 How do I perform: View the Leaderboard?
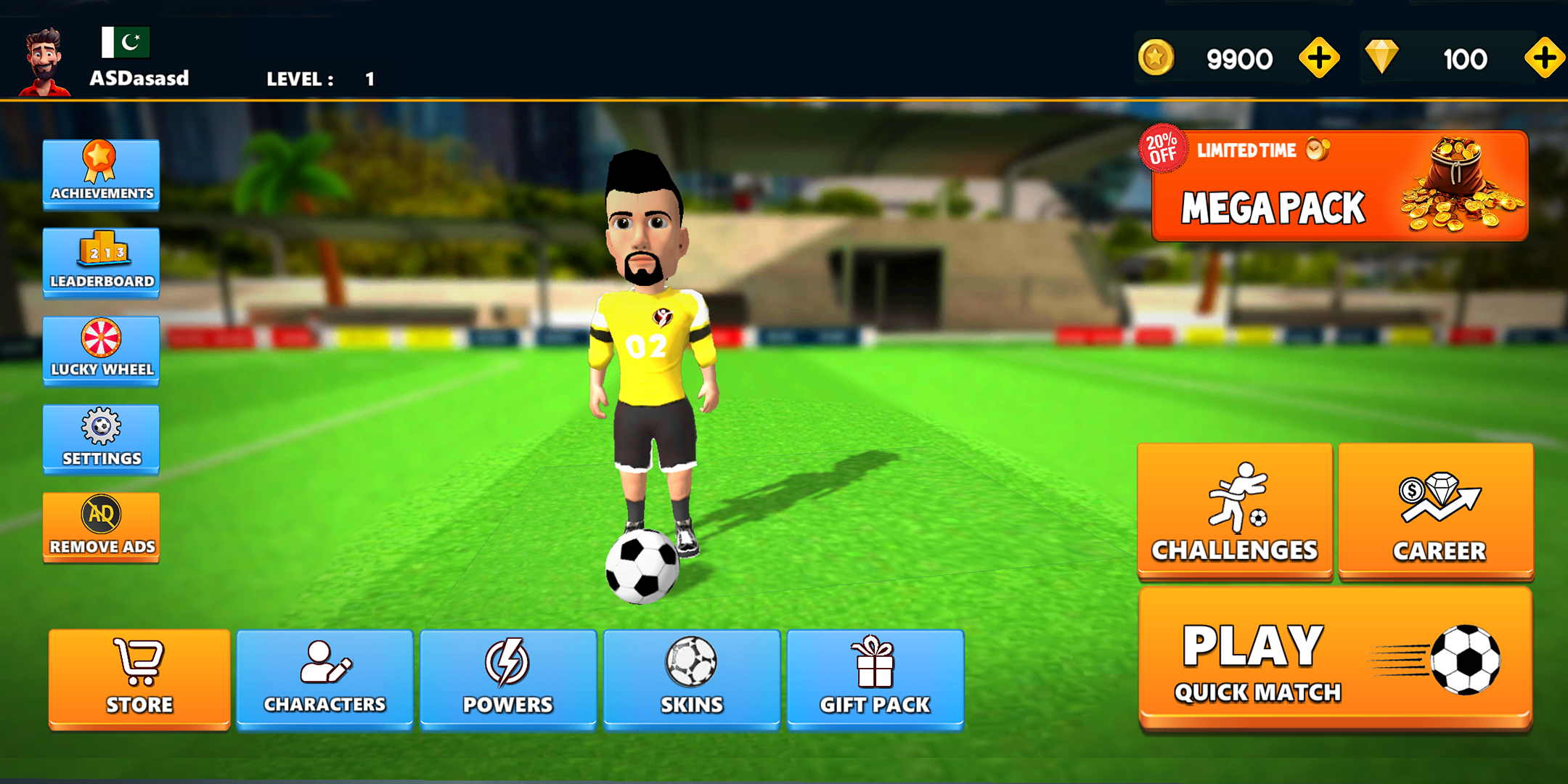coord(101,262)
